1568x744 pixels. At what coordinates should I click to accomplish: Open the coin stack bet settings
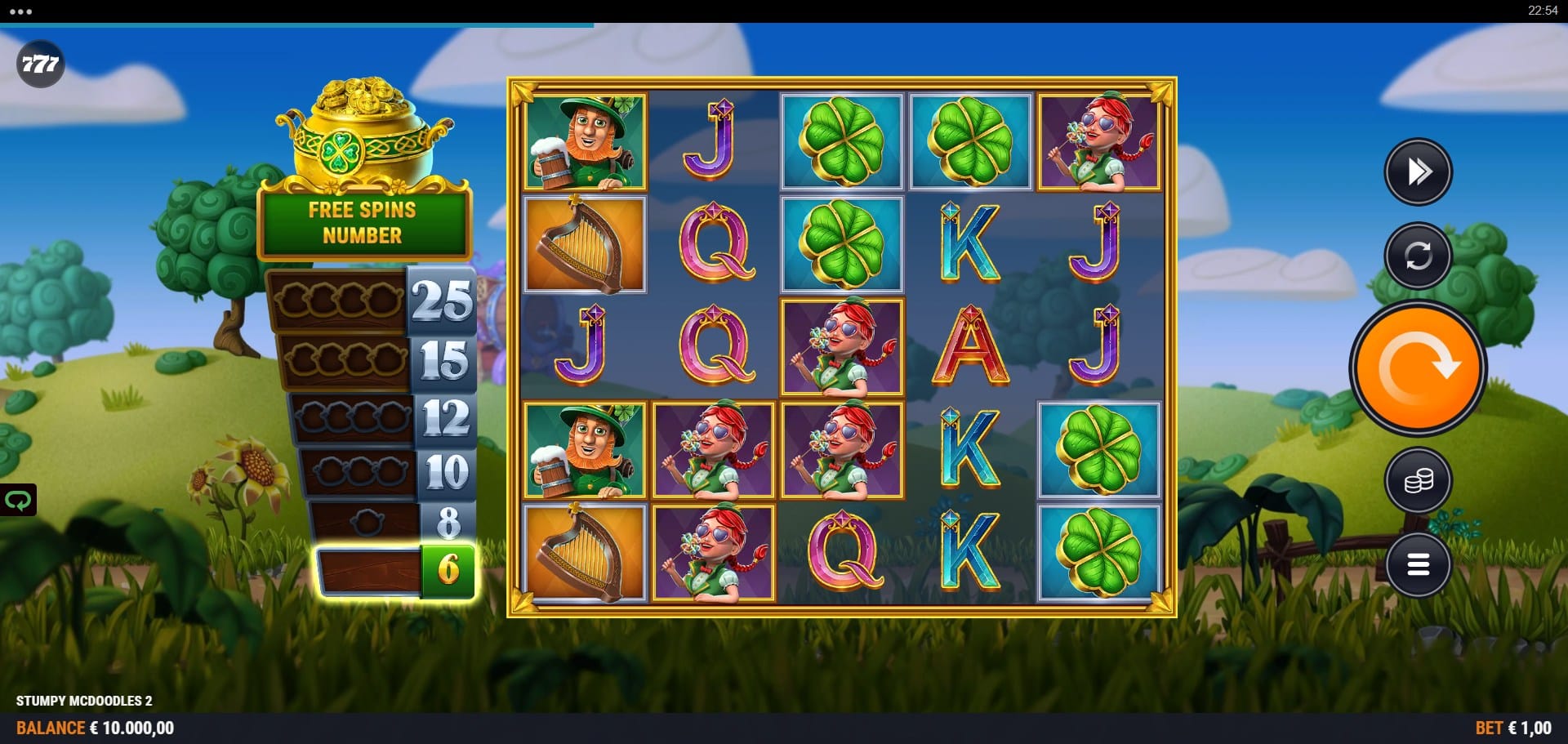1418,481
